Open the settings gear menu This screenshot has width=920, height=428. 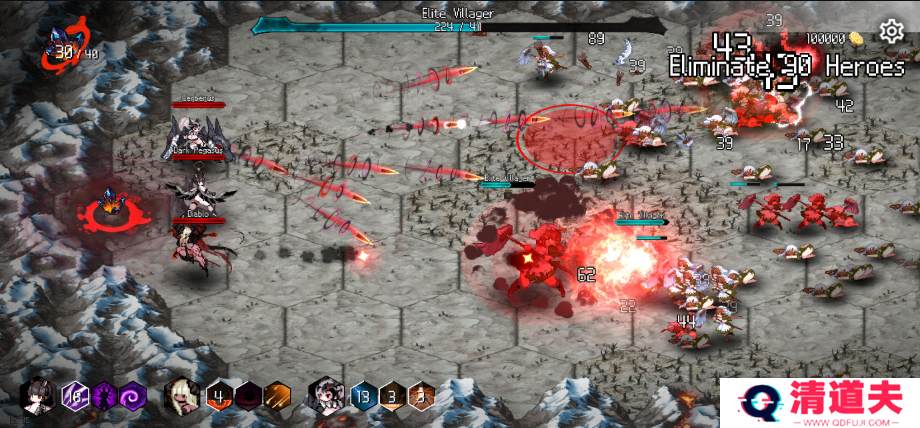(891, 32)
